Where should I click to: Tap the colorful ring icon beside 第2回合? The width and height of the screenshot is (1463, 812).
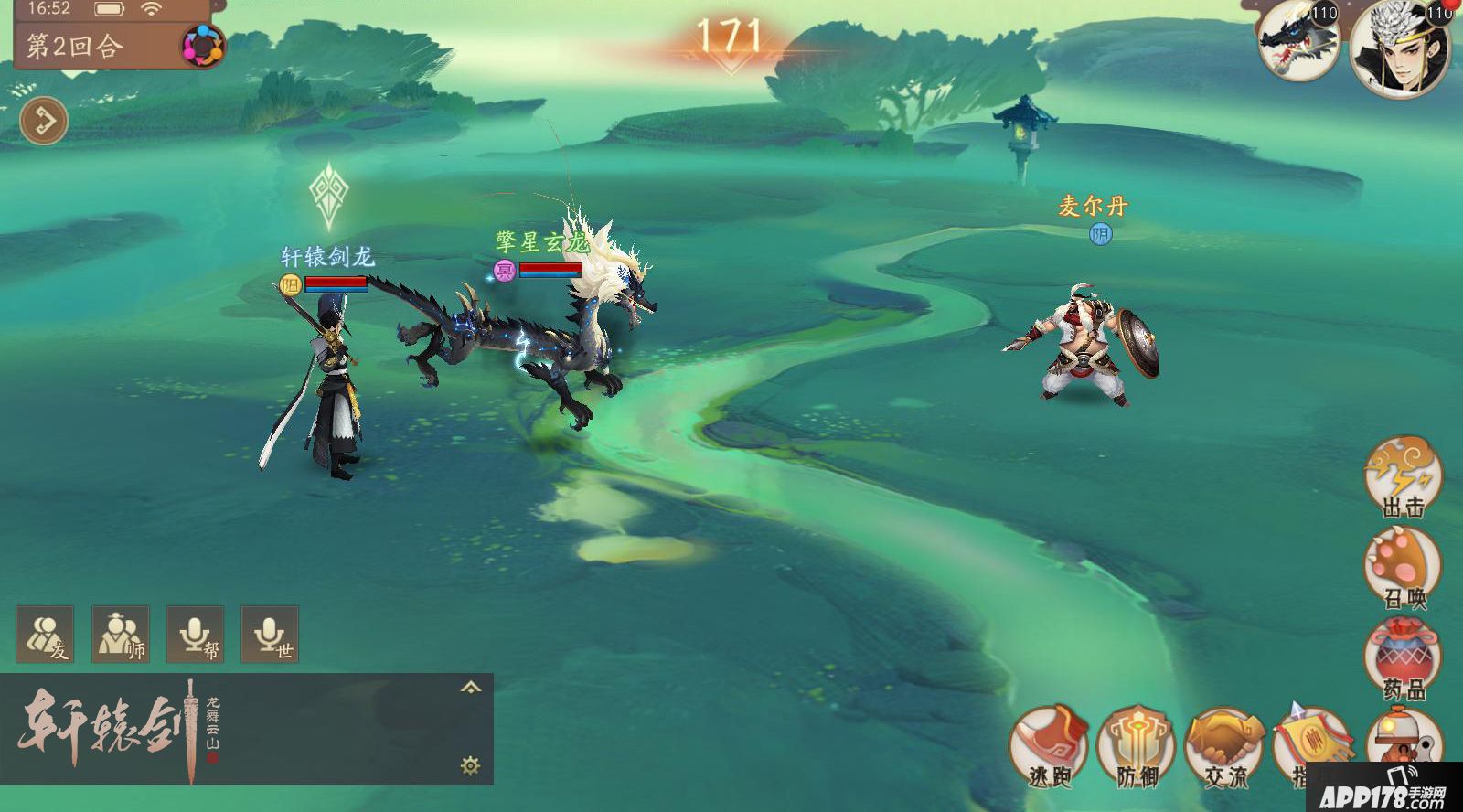(x=201, y=45)
